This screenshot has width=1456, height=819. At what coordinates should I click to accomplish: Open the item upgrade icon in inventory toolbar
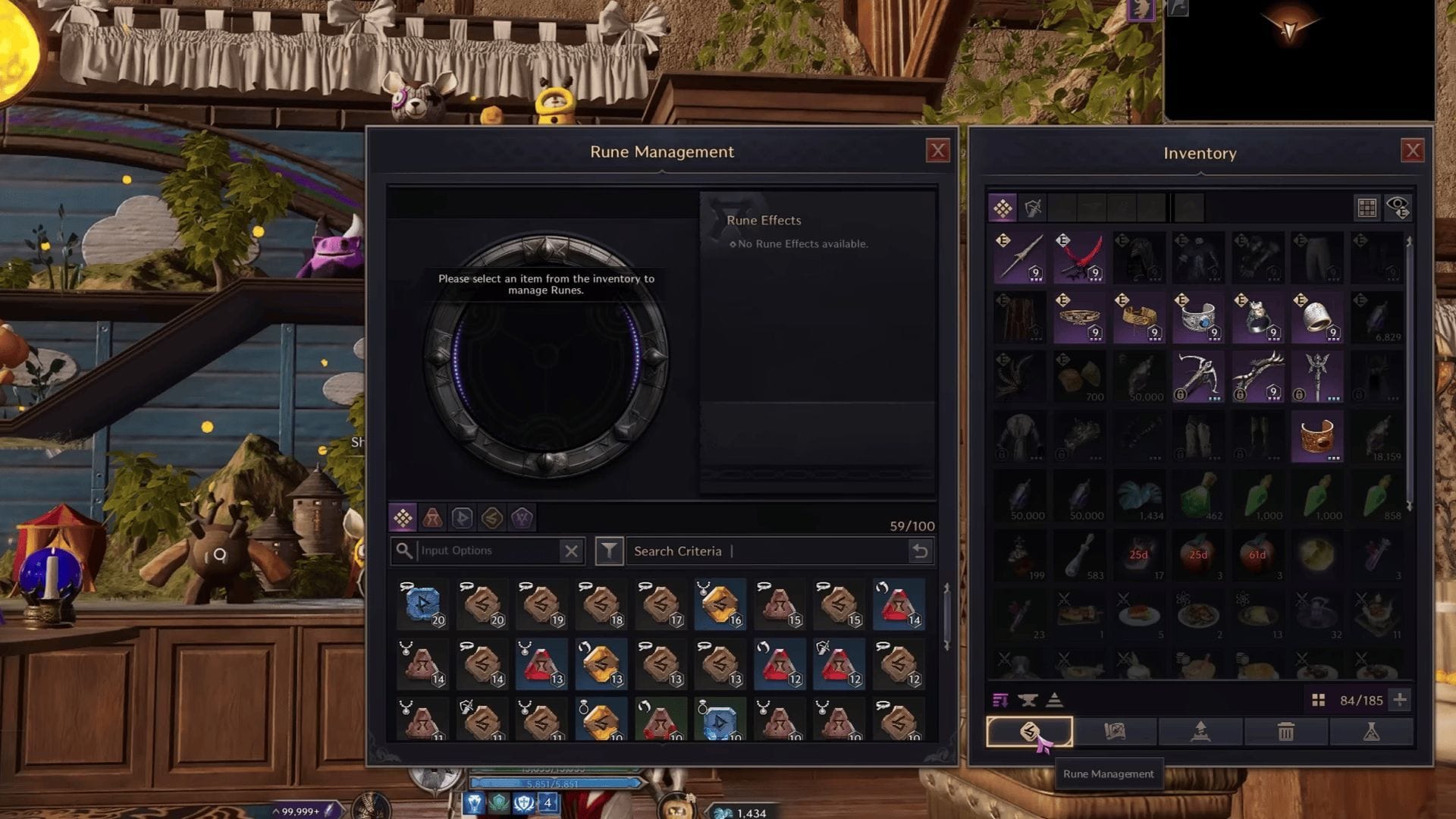(x=1200, y=732)
